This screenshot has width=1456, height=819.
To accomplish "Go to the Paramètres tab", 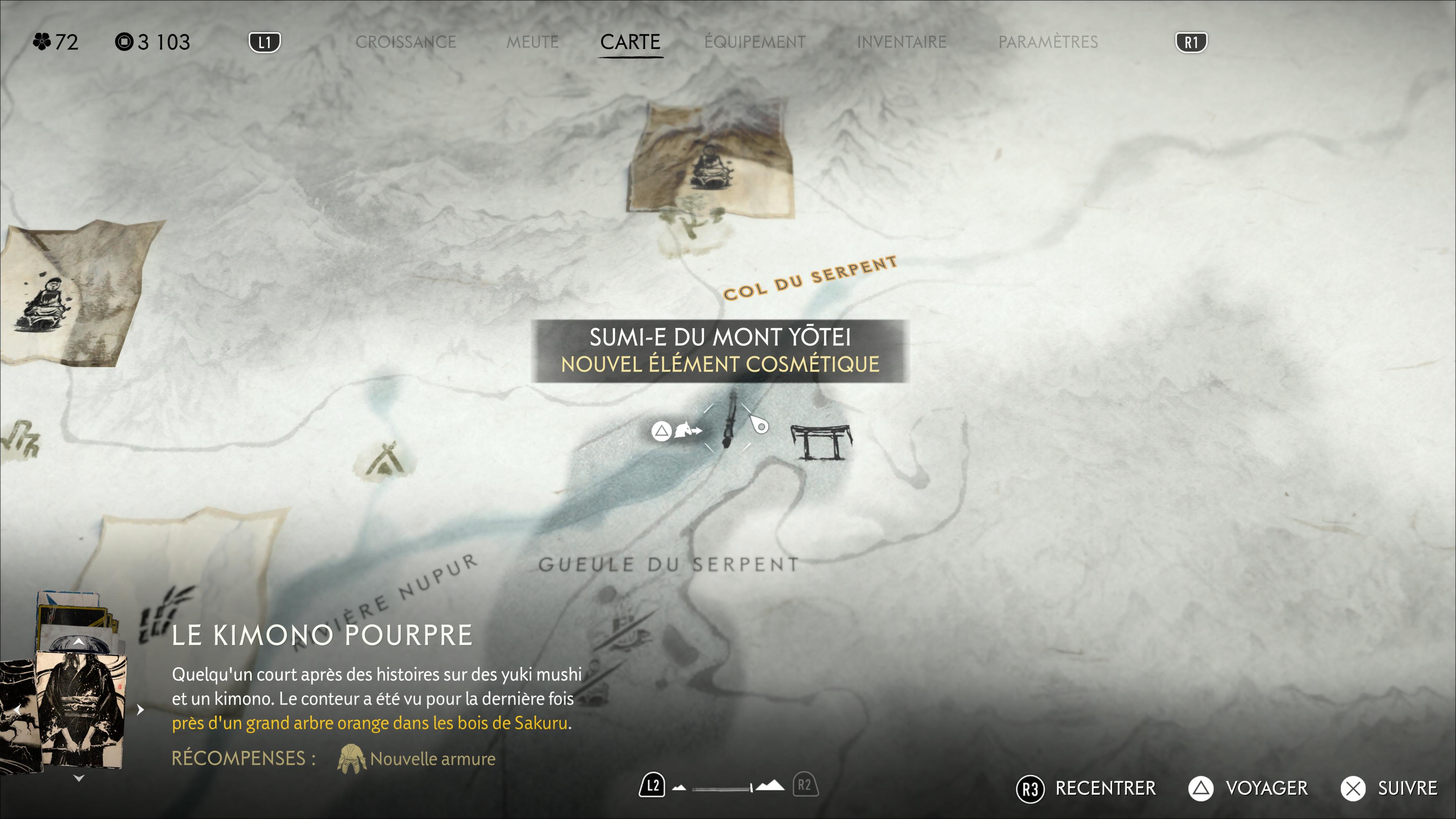I will tap(1048, 42).
